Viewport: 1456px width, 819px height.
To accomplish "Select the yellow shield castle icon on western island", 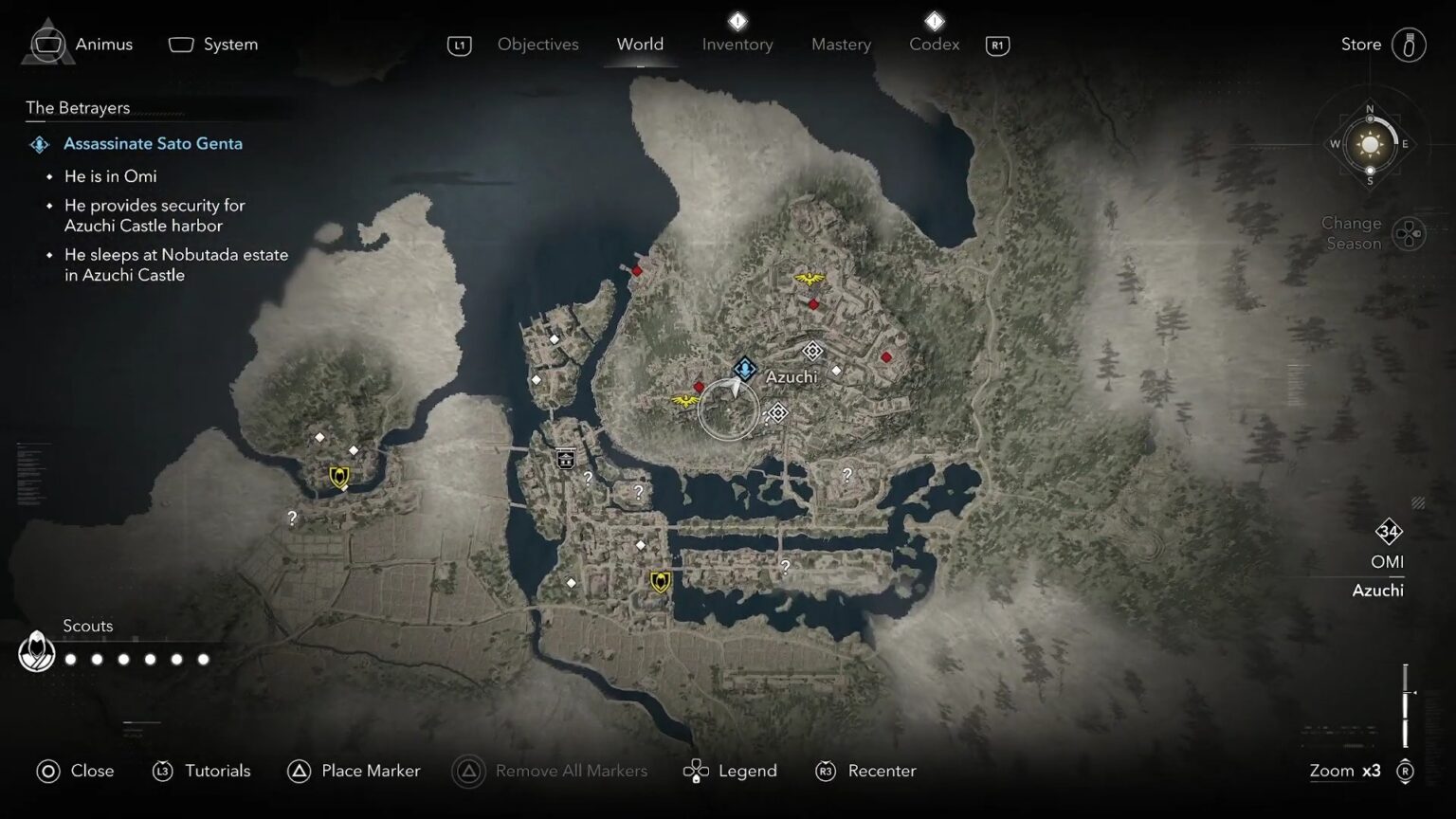I will 337,478.
